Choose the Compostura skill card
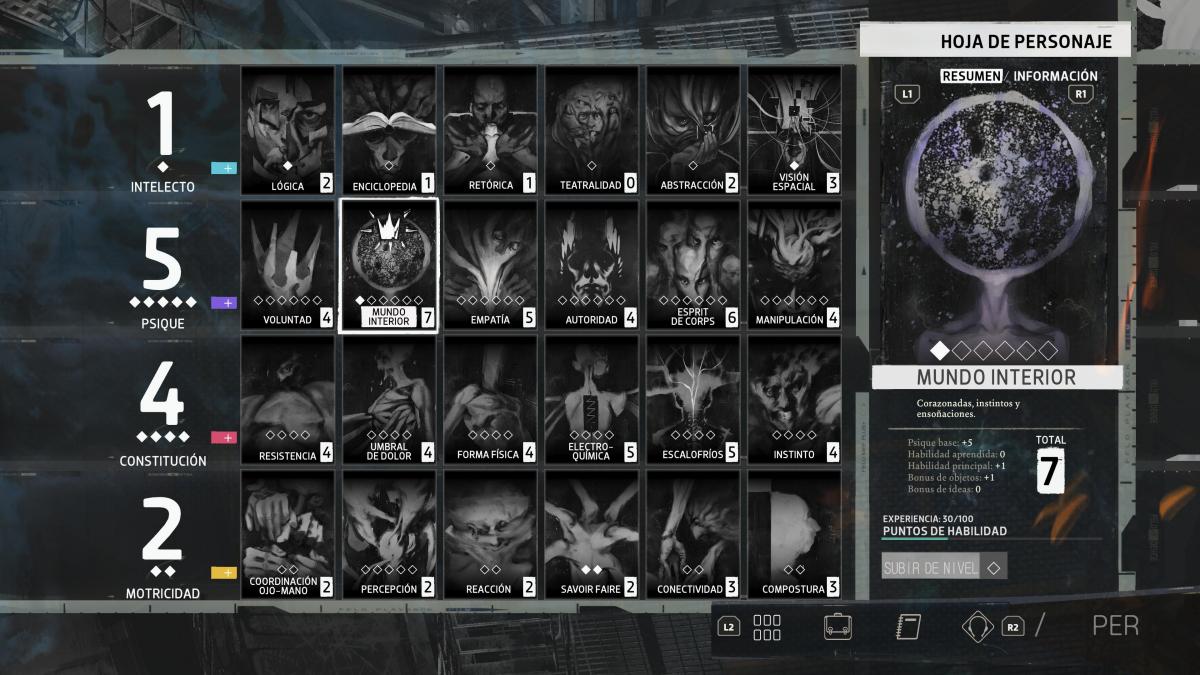Screen dimensions: 1200x675 794,534
